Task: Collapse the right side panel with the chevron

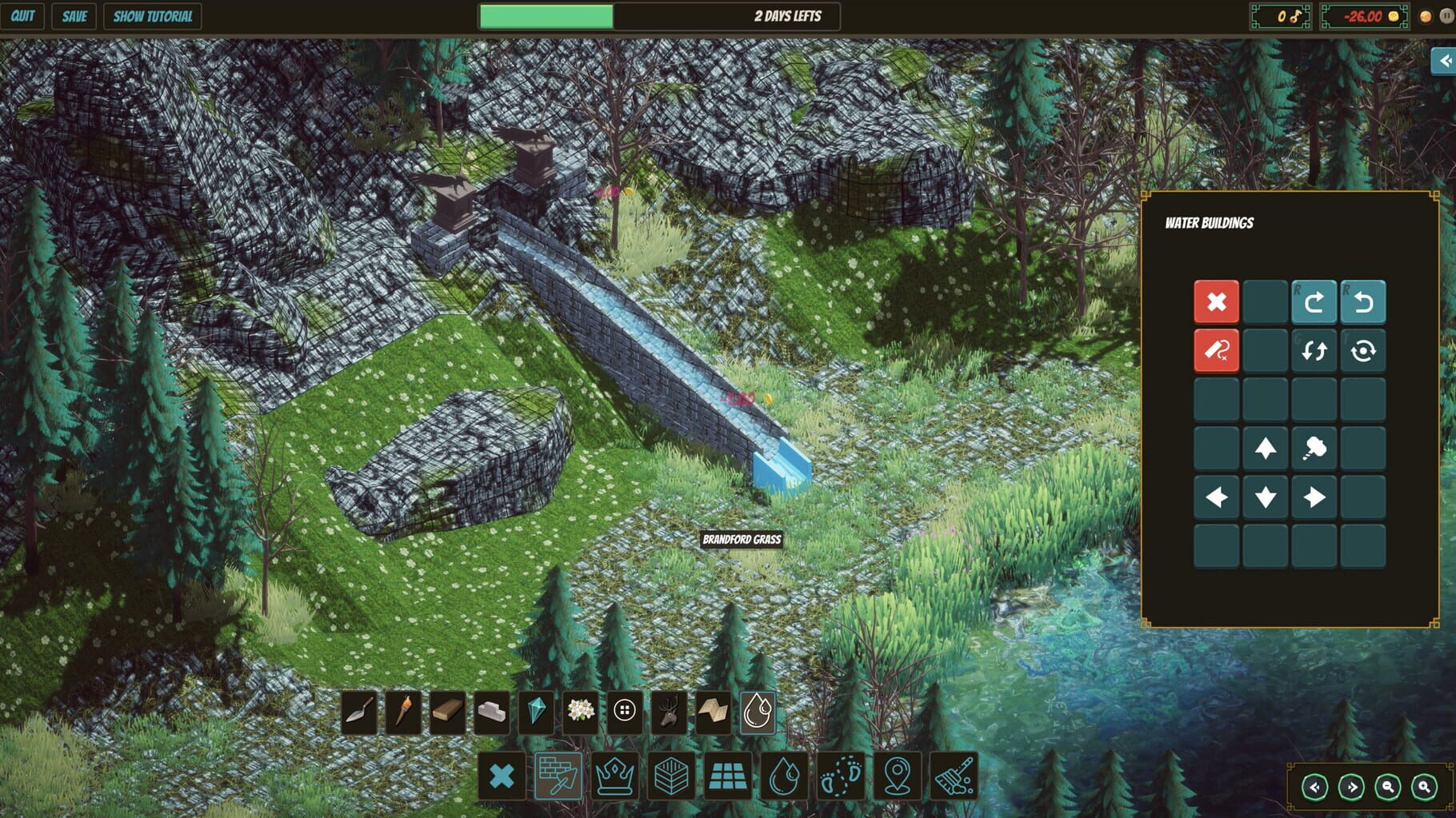Action: [1444, 59]
